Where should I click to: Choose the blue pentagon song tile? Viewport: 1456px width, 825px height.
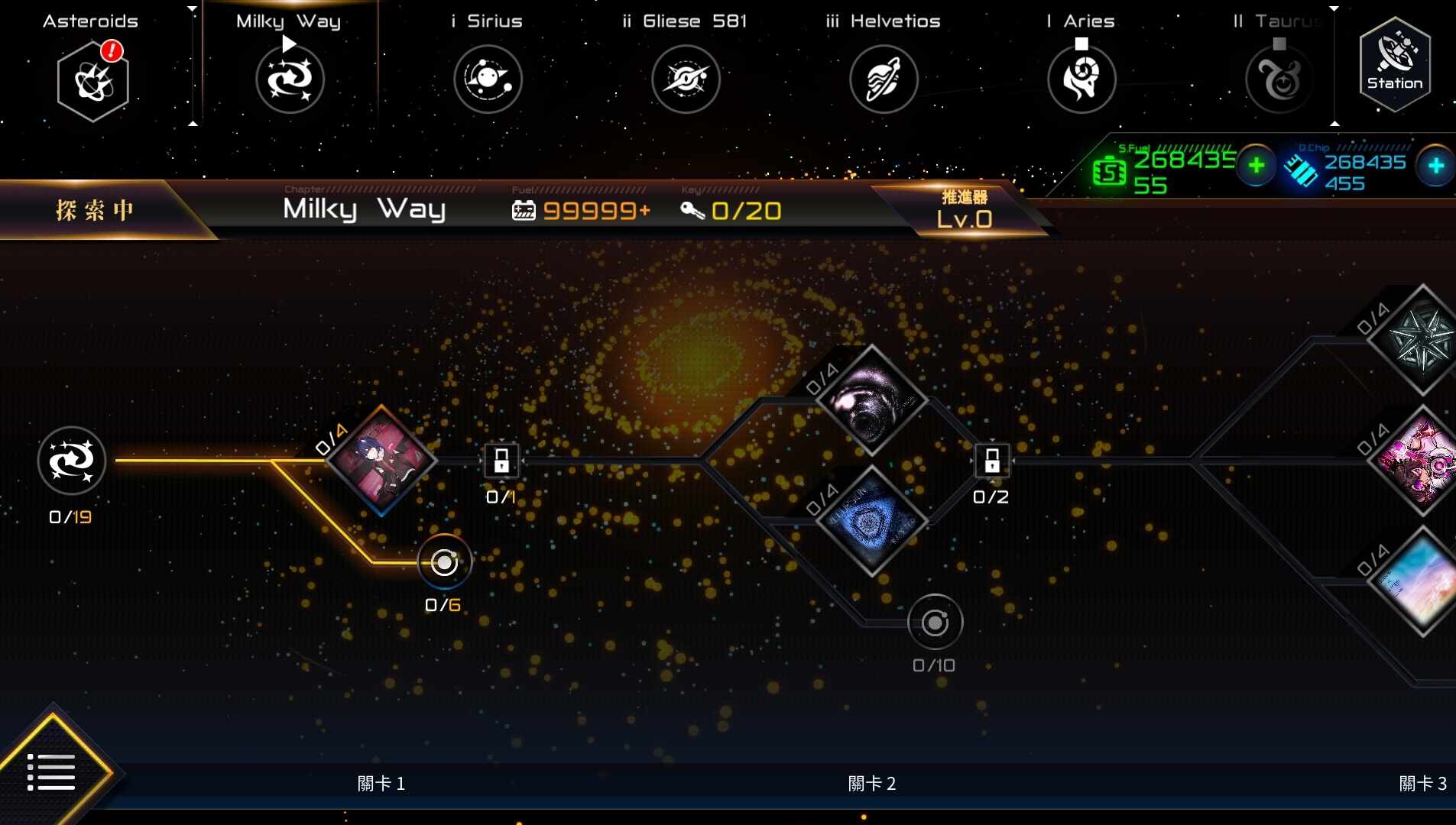click(x=872, y=521)
